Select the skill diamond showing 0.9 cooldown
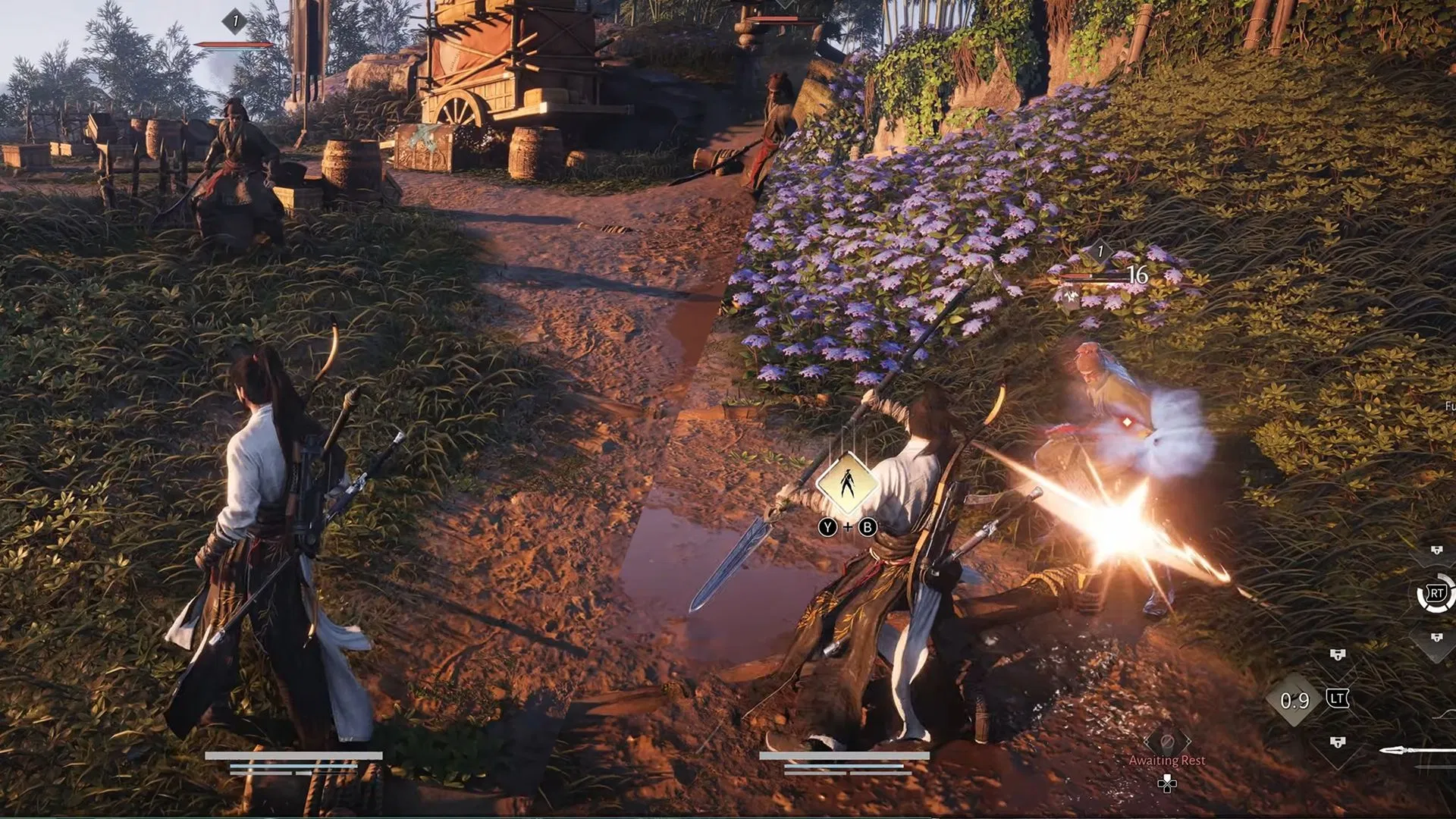This screenshot has height=819, width=1456. point(1294,700)
